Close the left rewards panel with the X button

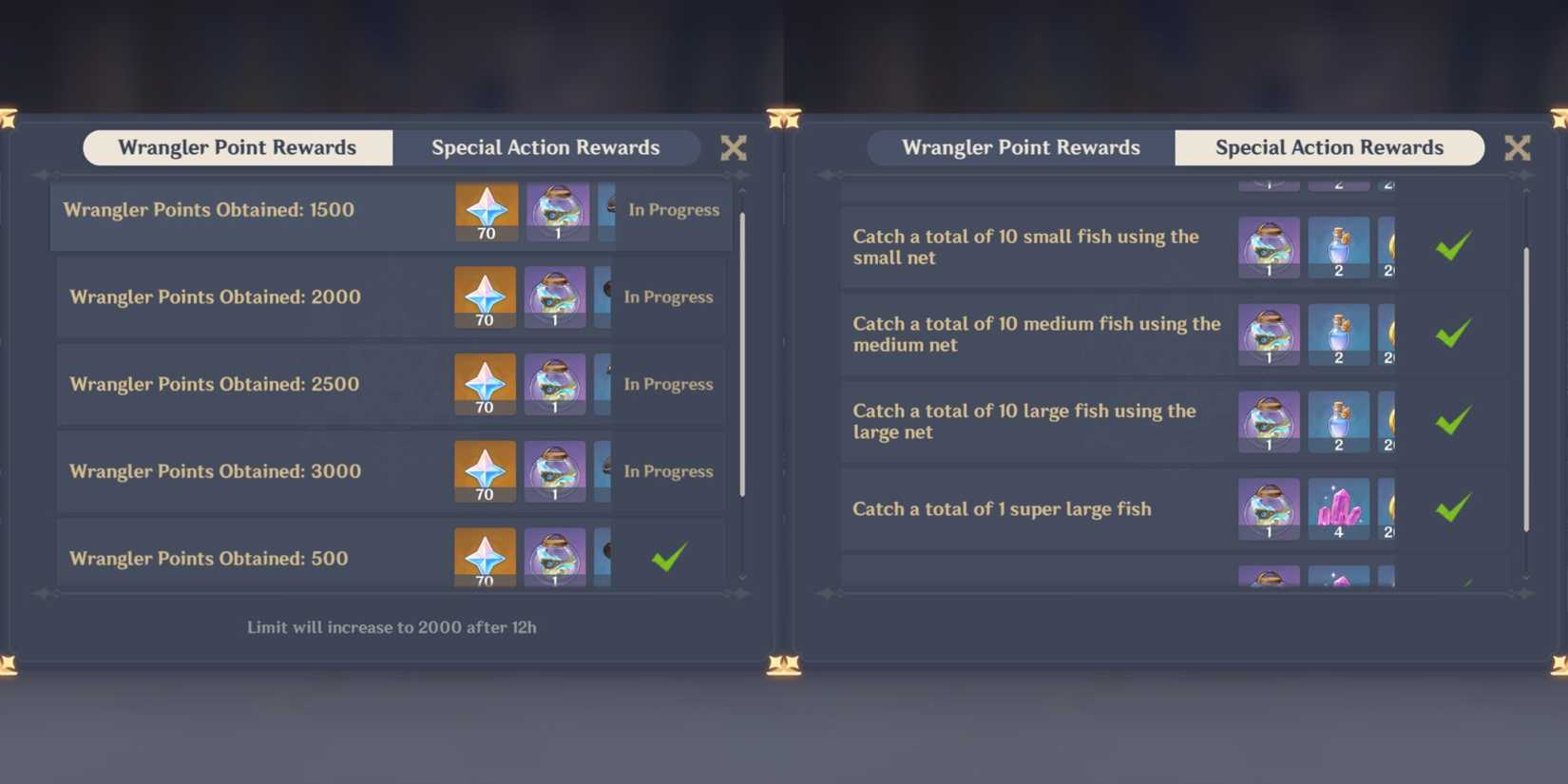coord(733,147)
